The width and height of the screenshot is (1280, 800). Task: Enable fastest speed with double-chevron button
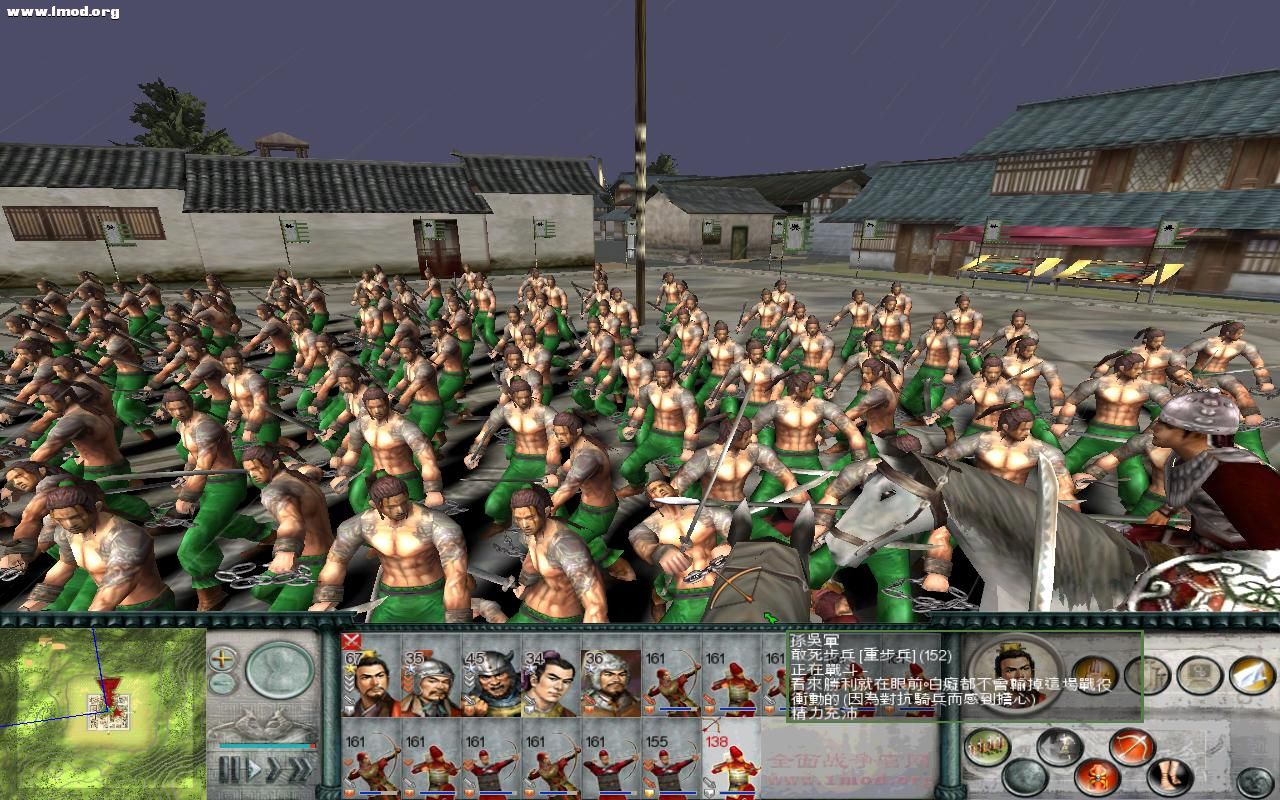[x=302, y=768]
